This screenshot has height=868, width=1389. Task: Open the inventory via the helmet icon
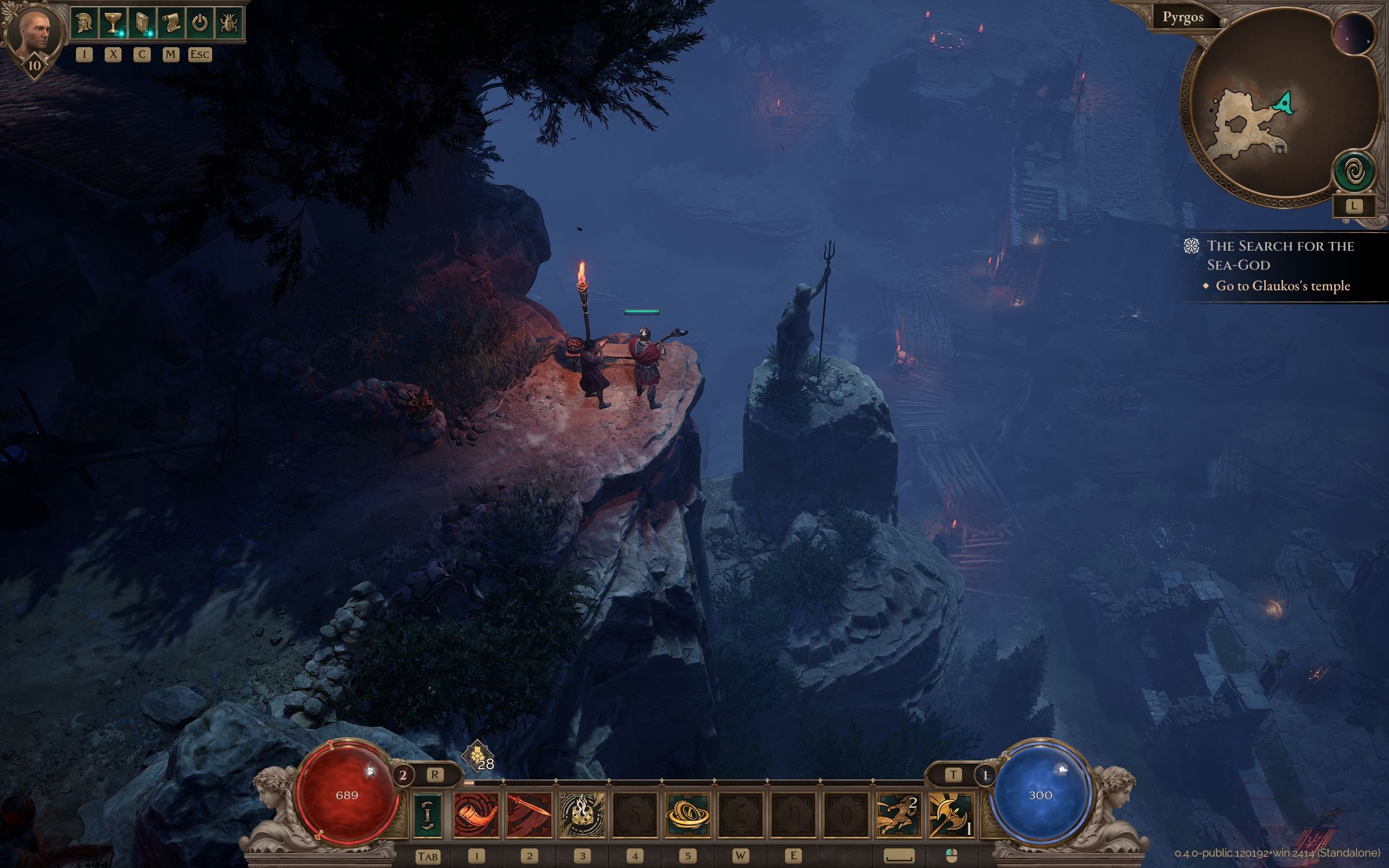tap(84, 23)
